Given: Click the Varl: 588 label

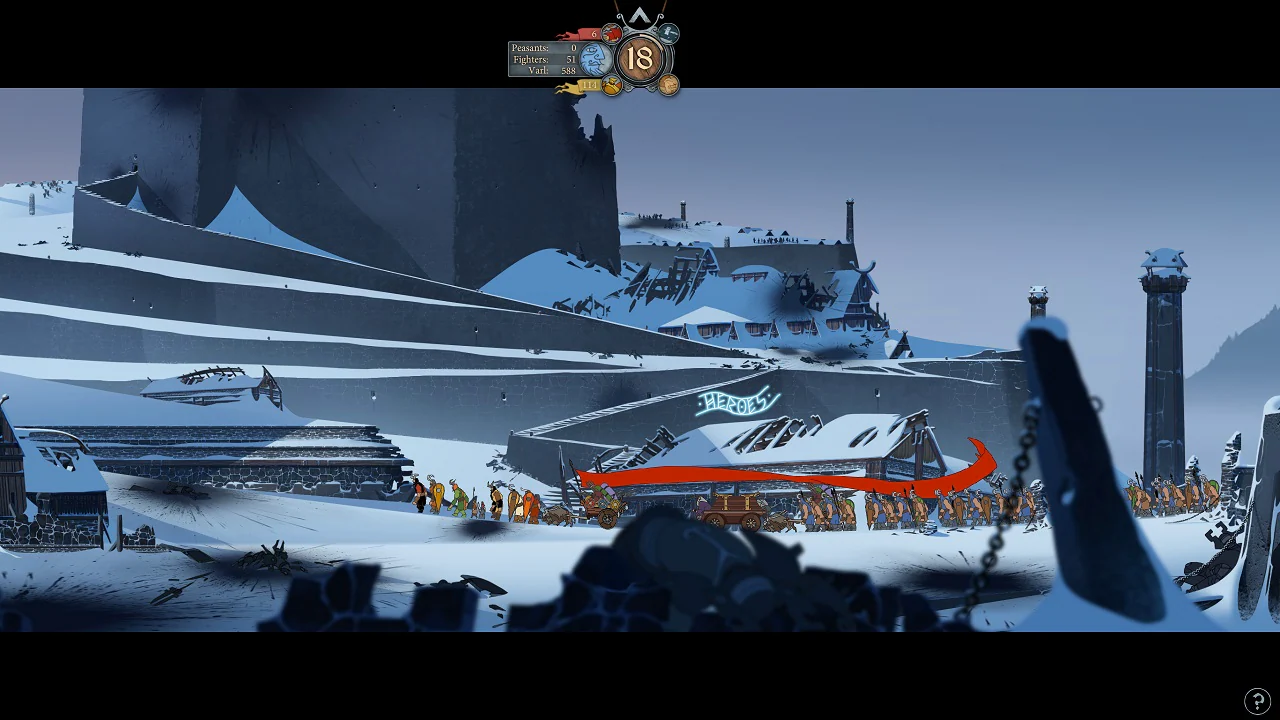Looking at the screenshot, I should point(545,70).
